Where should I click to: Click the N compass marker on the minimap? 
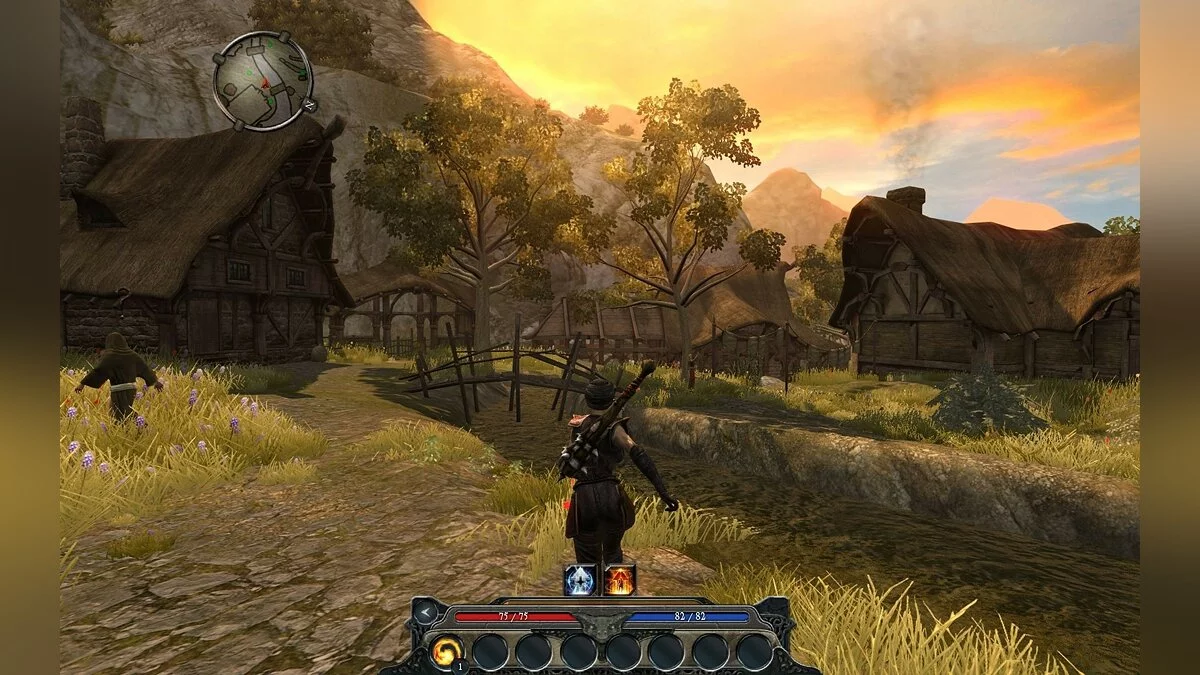point(309,104)
